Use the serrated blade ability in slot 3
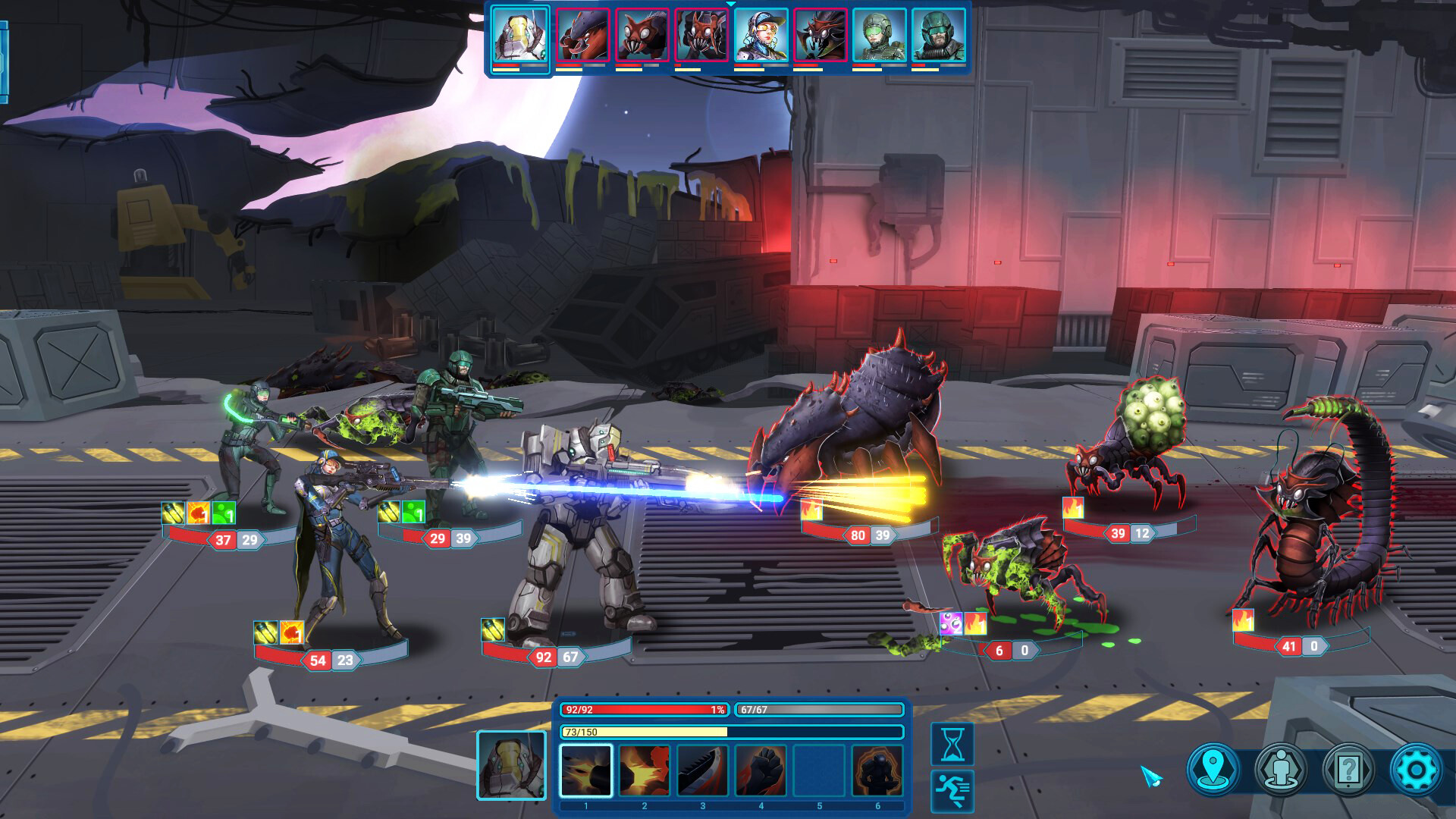 702,770
